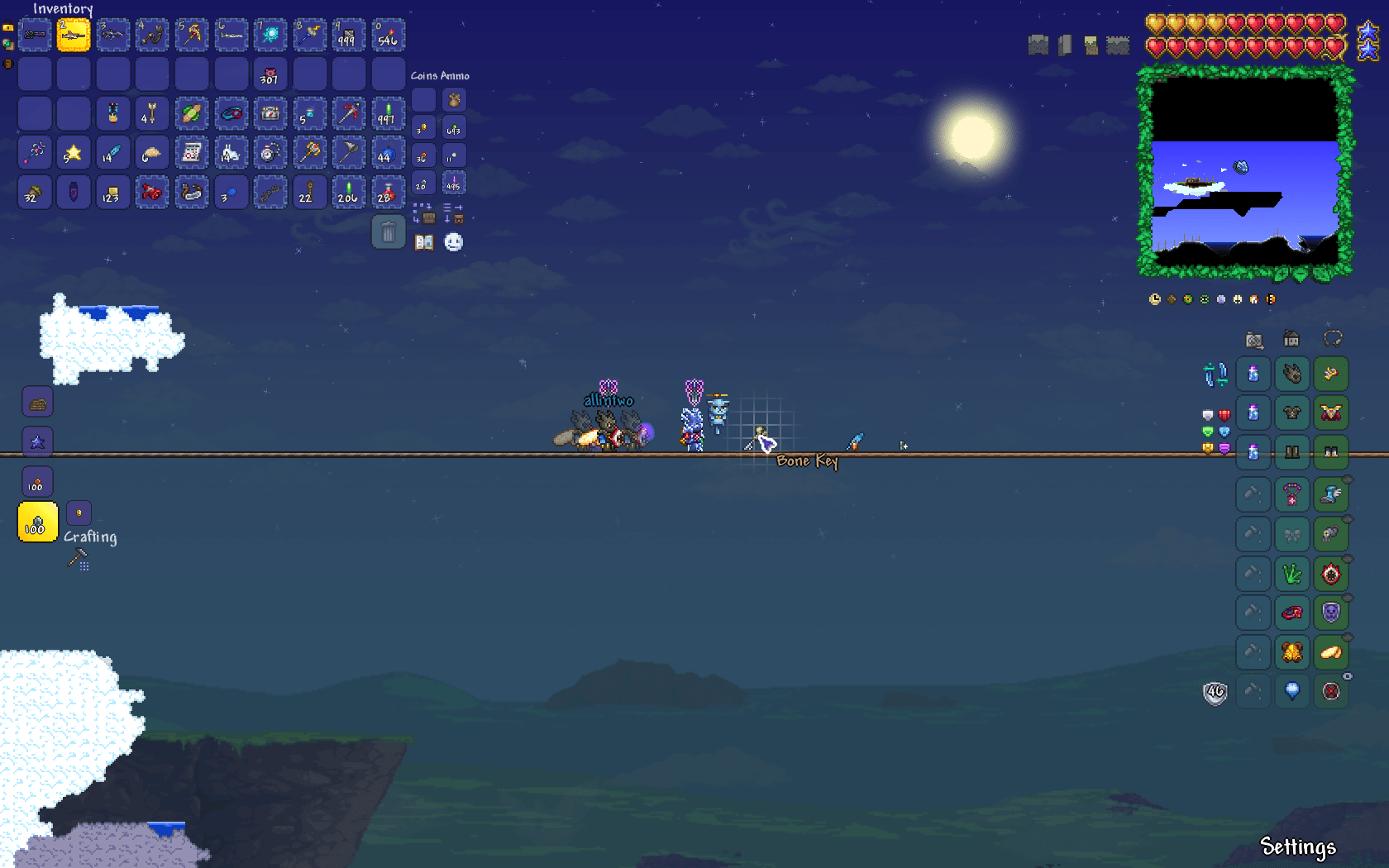Open the Settings menu
Viewport: 1389px width, 868px height.
pos(1298,847)
